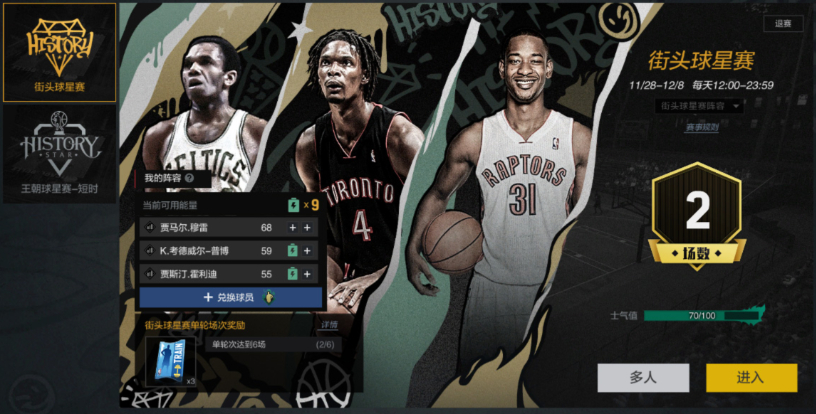Click the 退赛 withdraw button
This screenshot has height=414, width=816.
point(782,24)
